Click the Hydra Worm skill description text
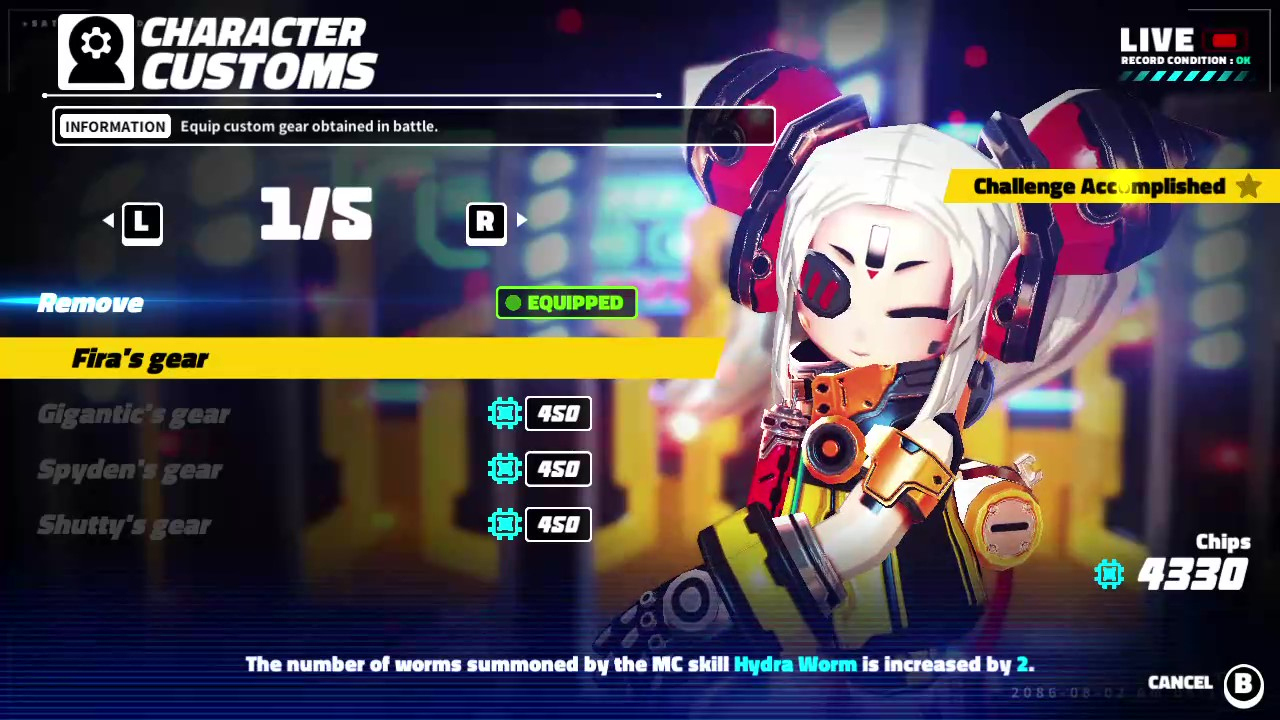The image size is (1280, 720). pyautogui.click(x=795, y=664)
